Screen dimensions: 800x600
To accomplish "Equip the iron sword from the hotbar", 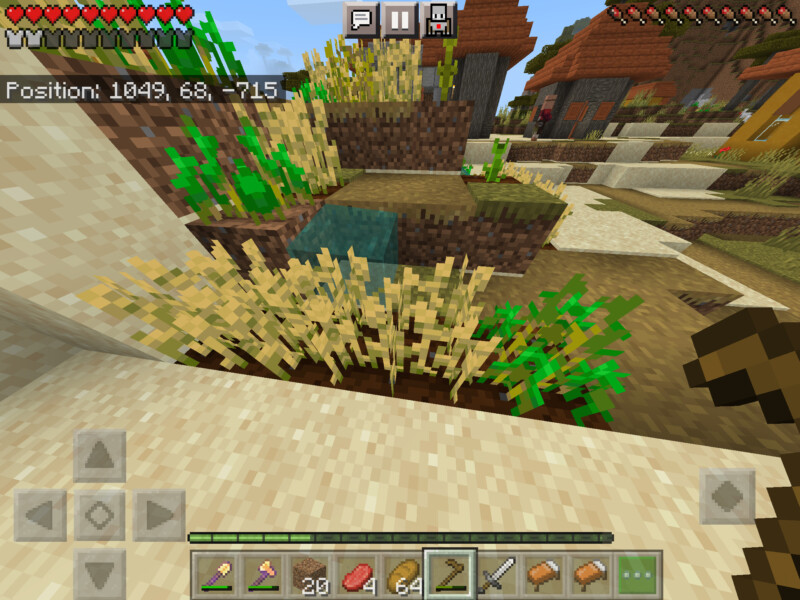I will click(497, 576).
